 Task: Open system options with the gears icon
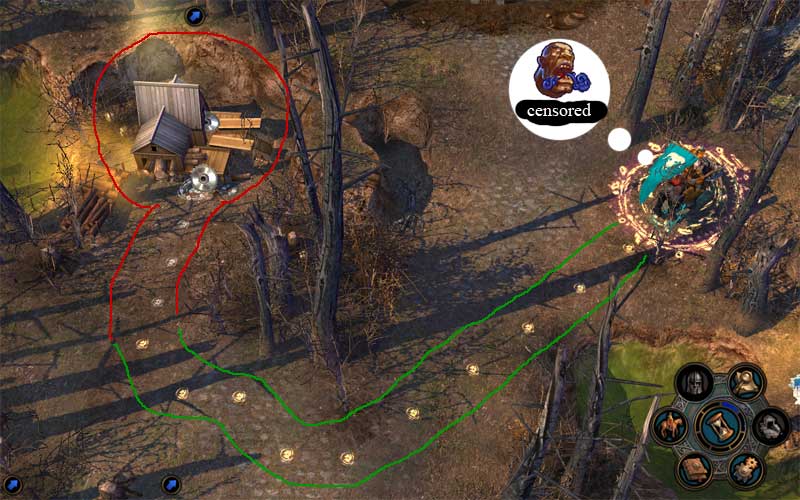pos(745,468)
